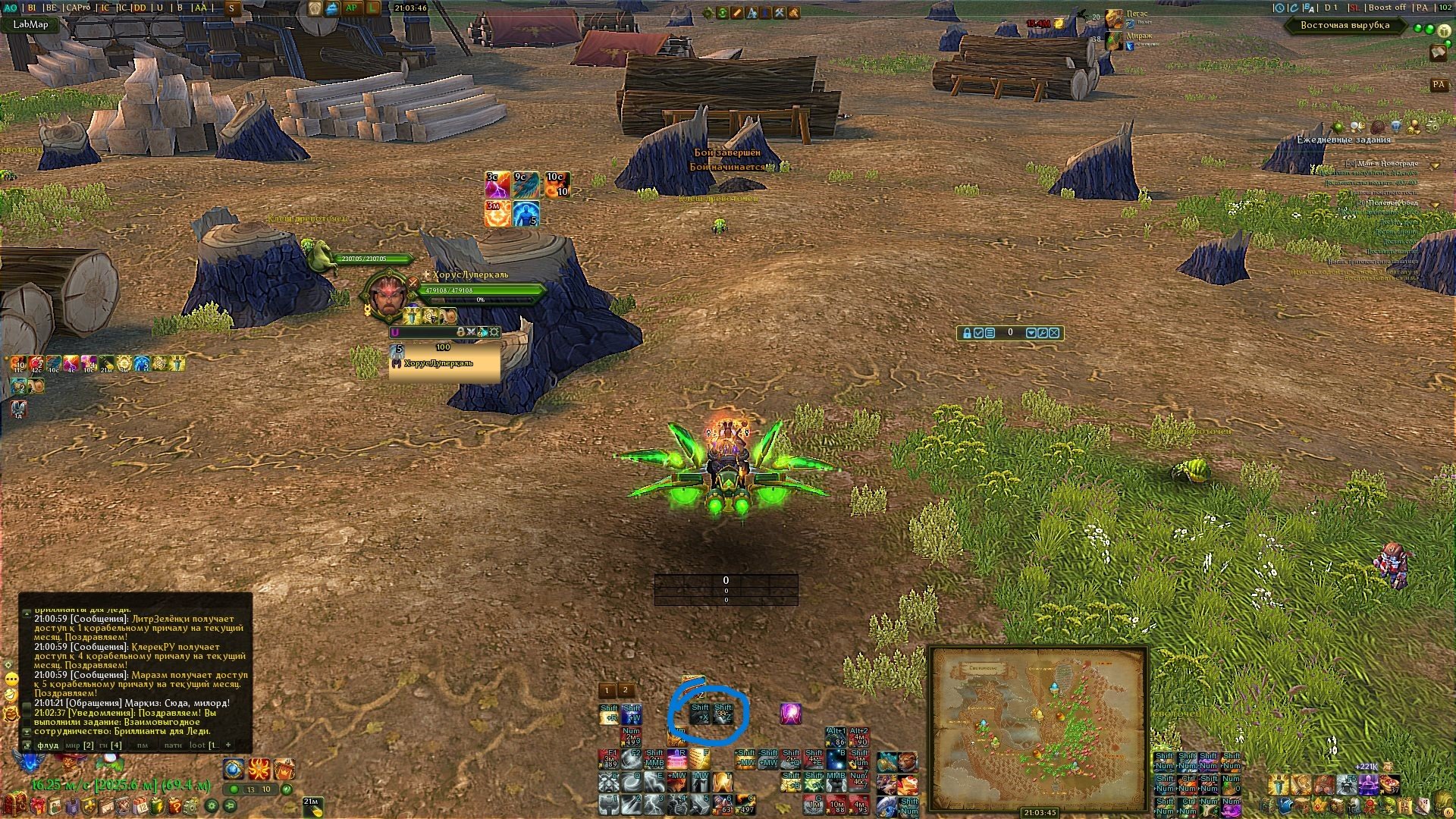The width and height of the screenshot is (1456, 819).
Task: Select the S addon button
Action: point(231,8)
